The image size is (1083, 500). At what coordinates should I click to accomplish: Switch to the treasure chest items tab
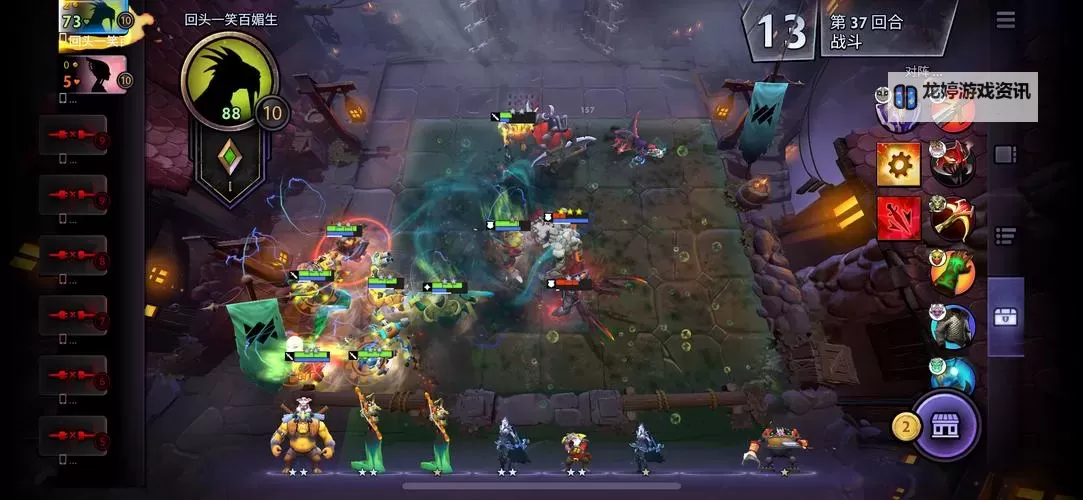pyautogui.click(x=1005, y=317)
